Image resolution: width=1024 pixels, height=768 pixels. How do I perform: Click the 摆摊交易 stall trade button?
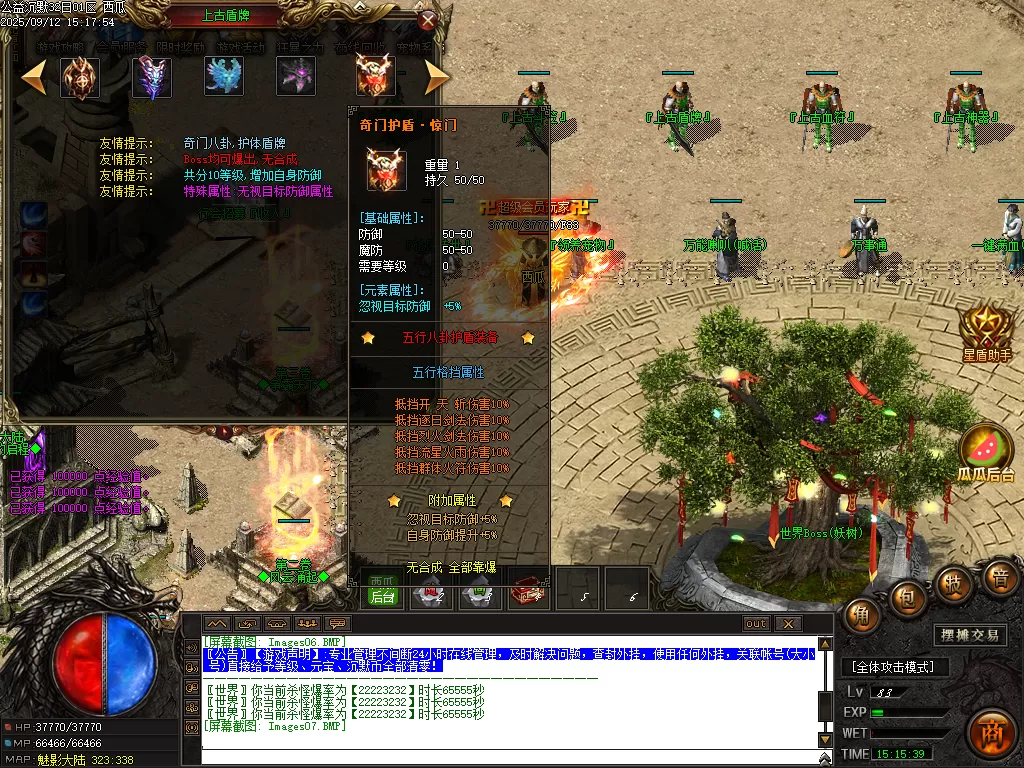point(970,635)
